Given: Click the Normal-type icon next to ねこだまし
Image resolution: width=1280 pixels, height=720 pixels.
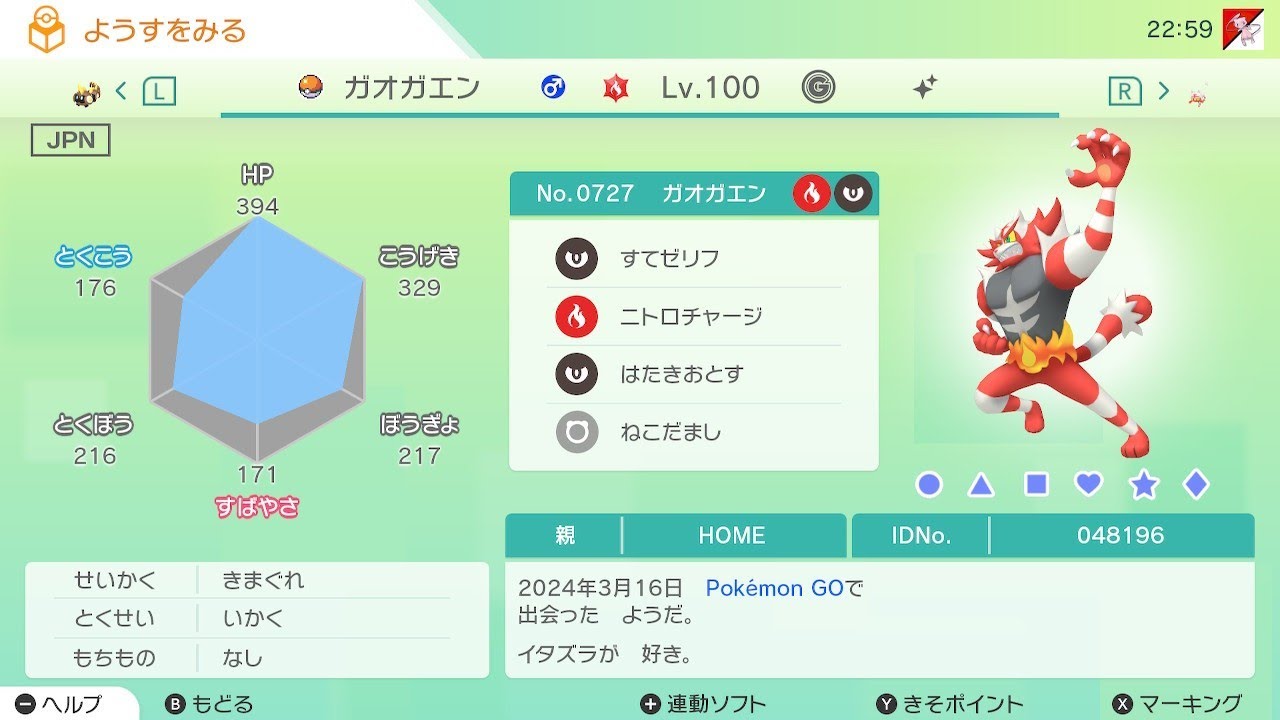Looking at the screenshot, I should point(575,432).
